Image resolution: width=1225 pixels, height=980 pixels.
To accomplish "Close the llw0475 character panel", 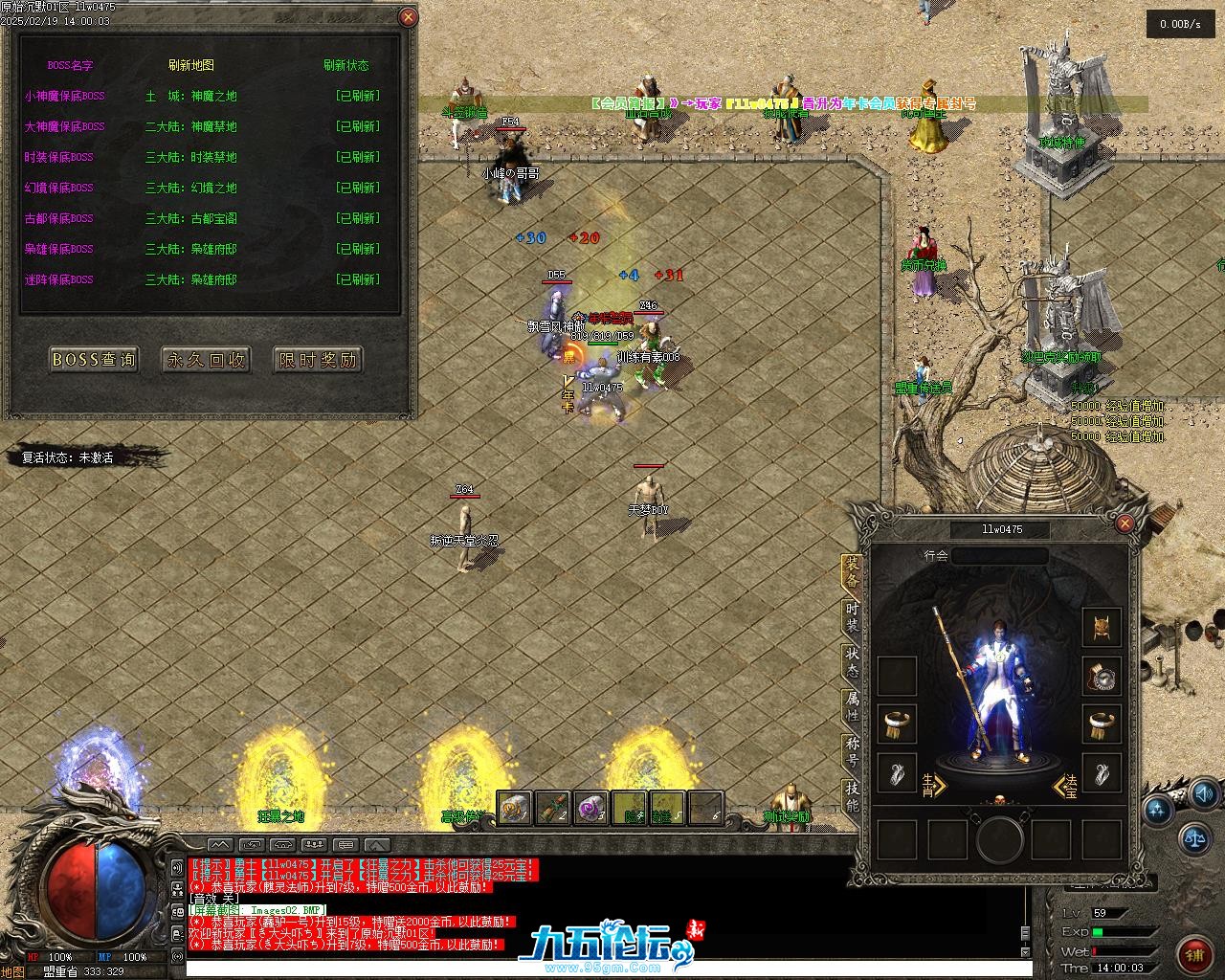I will pyautogui.click(x=1125, y=523).
